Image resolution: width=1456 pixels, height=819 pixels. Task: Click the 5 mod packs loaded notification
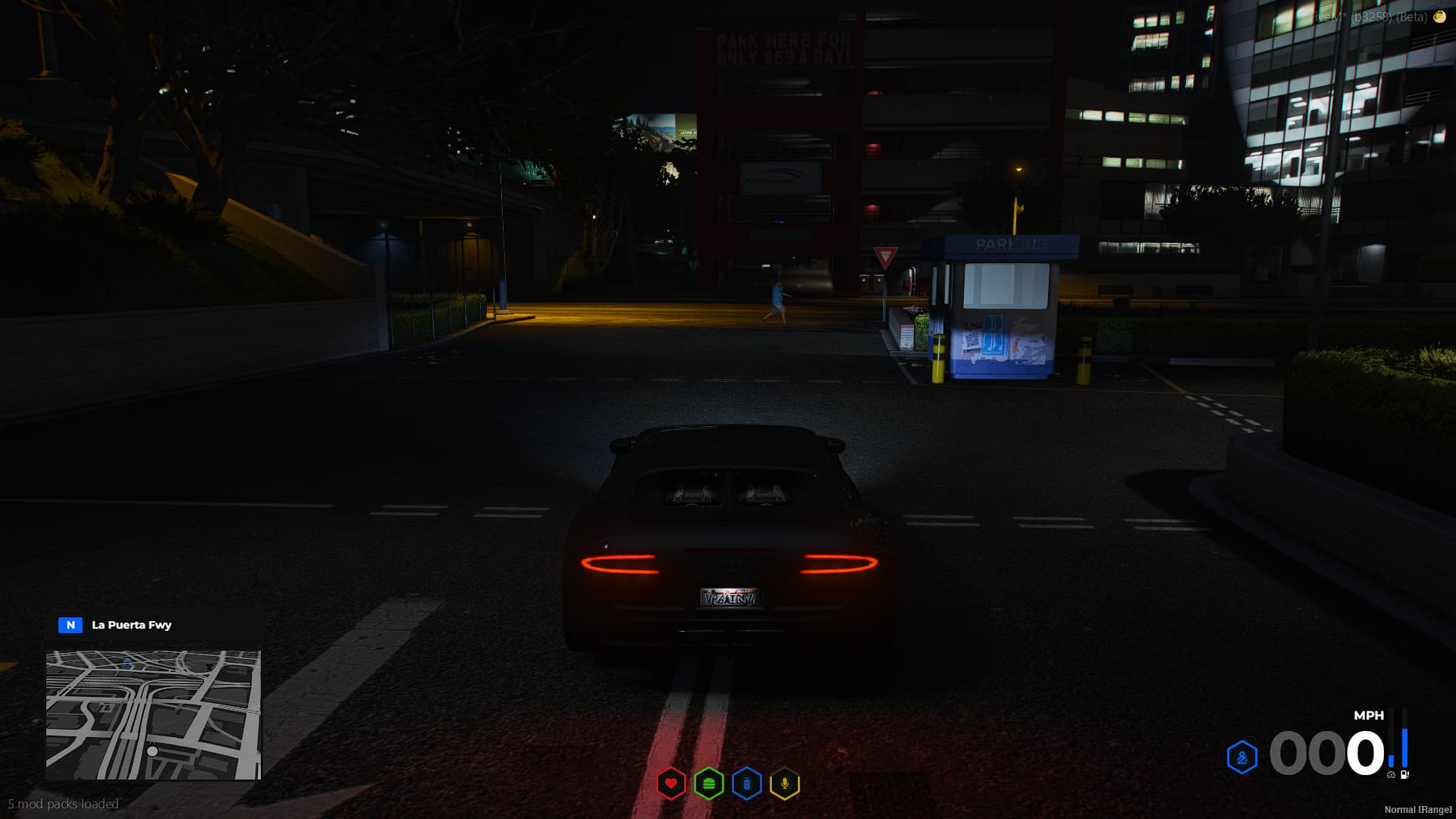[61, 802]
